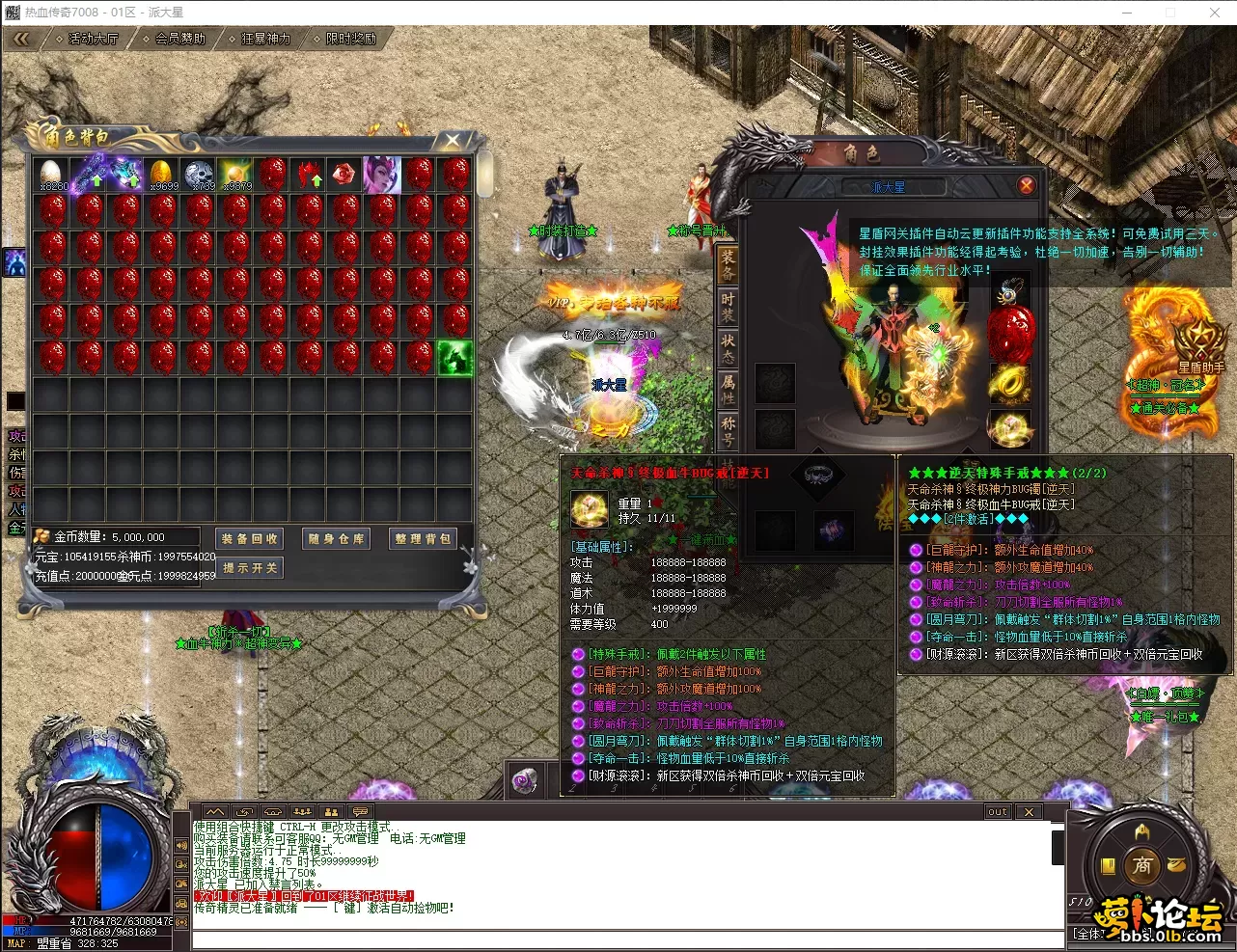Open the 限时奖励 timed rewards menu
This screenshot has width=1237, height=952.
point(349,39)
